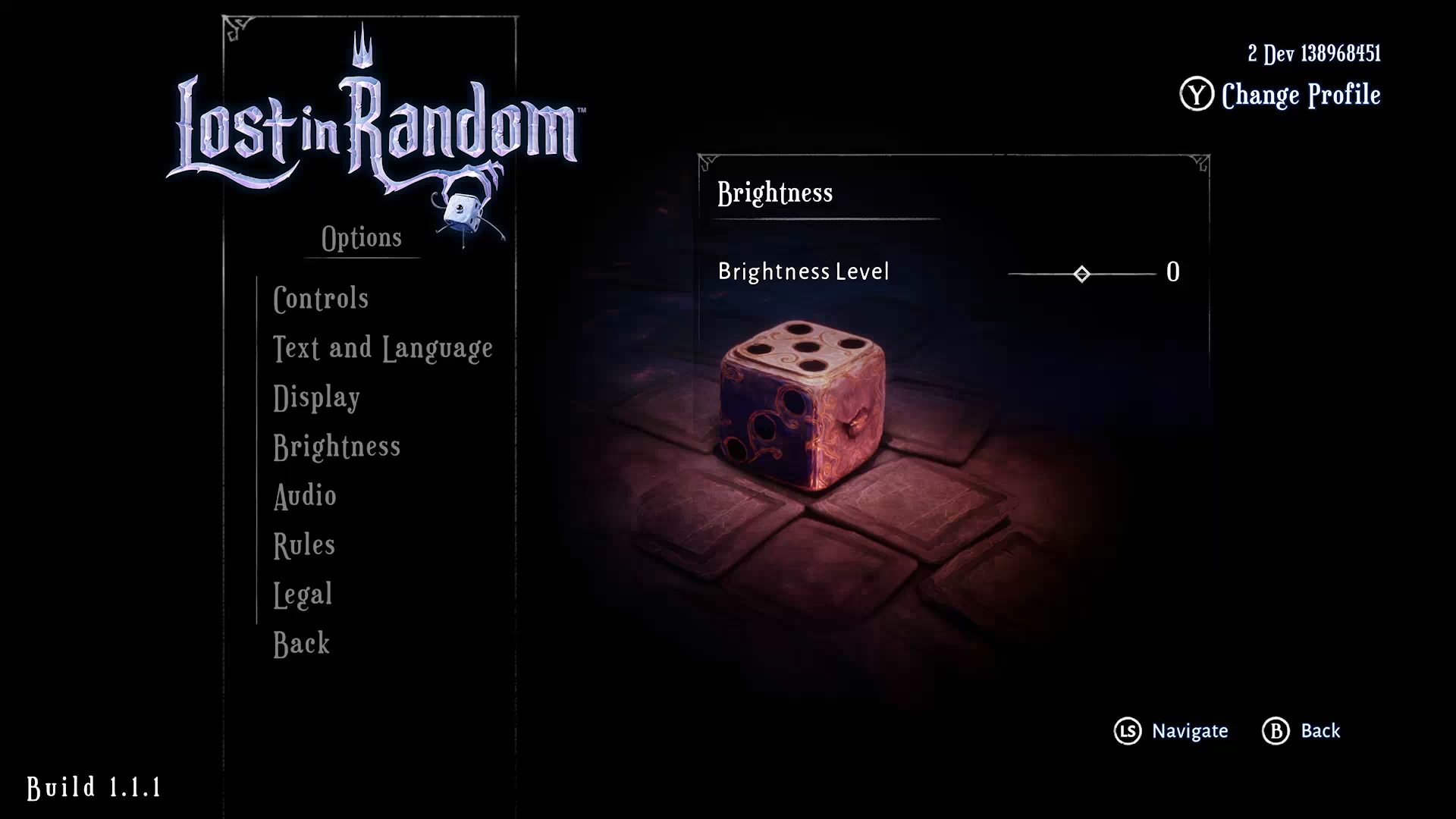Open the Controls options
This screenshot has width=1456, height=819.
pyautogui.click(x=321, y=299)
